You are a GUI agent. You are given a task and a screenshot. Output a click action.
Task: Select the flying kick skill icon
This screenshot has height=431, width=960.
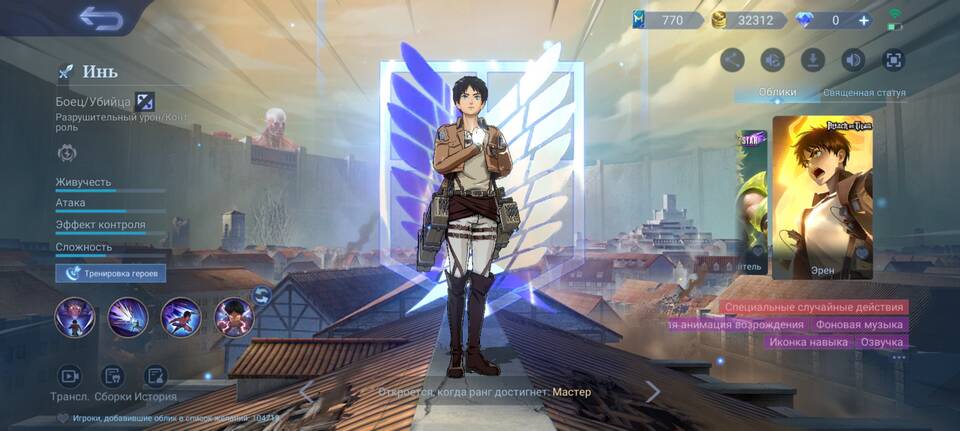coord(181,318)
